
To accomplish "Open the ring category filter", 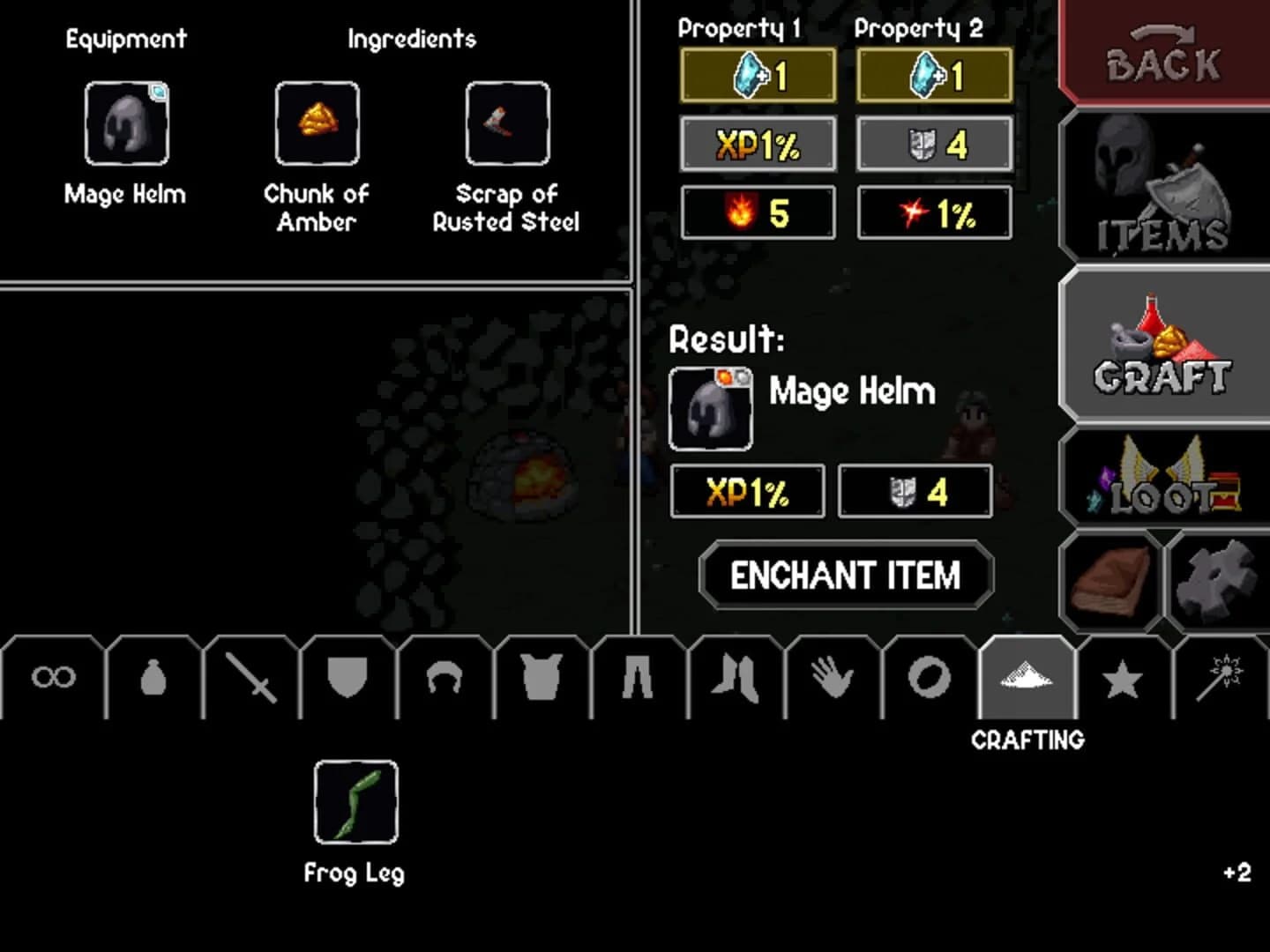I will pos(927,679).
